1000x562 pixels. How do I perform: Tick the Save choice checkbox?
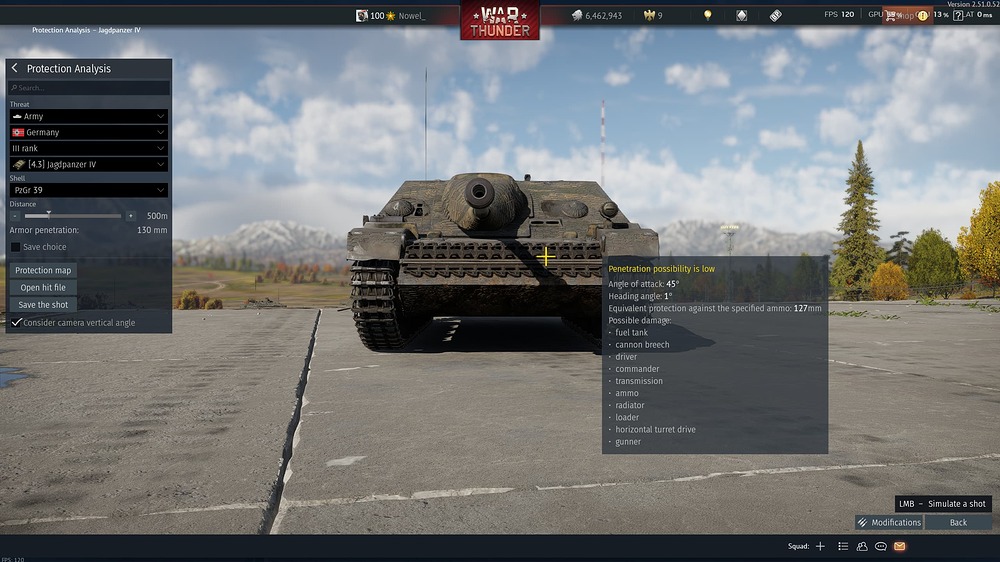16,247
